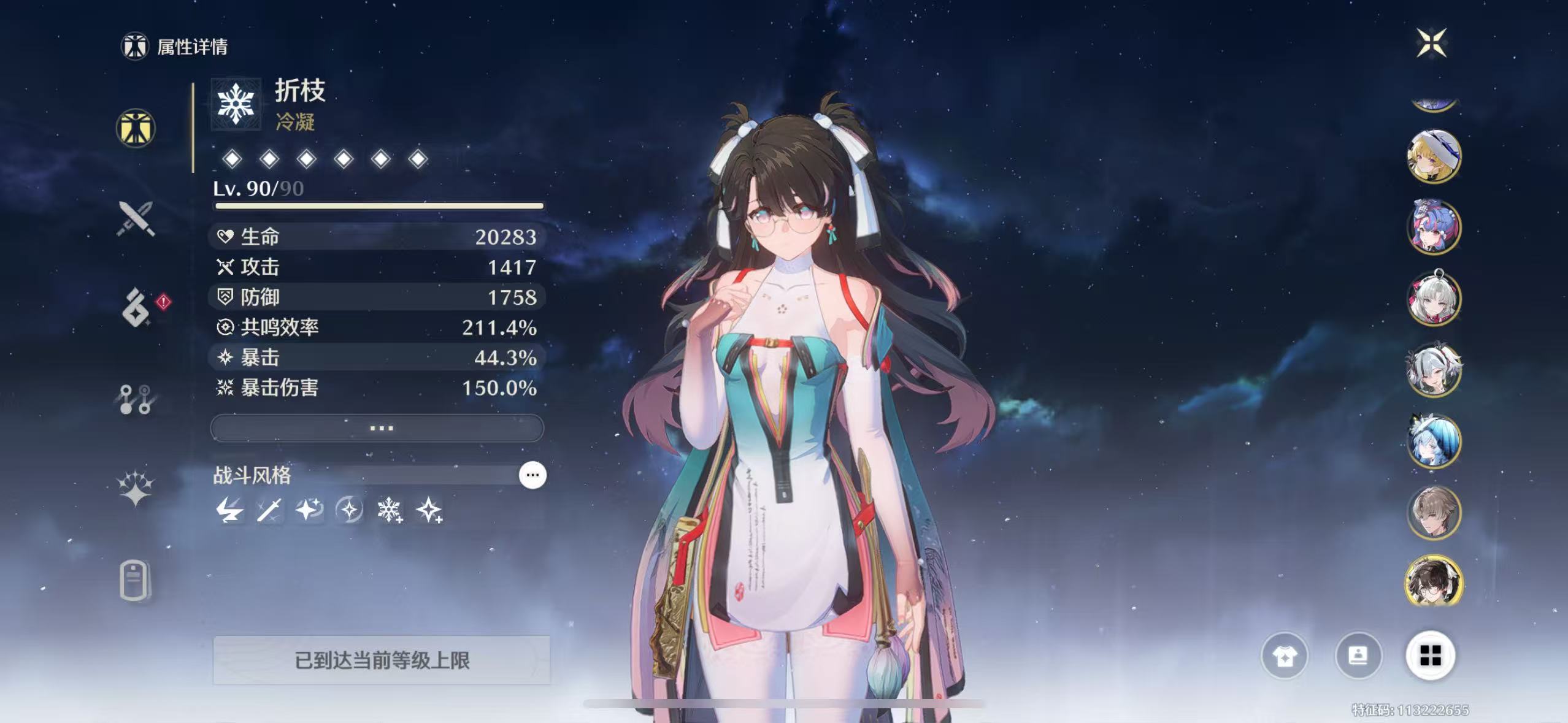The image size is (1568, 723).
Task: Select the resonance chain starburst tab
Action: [136, 489]
